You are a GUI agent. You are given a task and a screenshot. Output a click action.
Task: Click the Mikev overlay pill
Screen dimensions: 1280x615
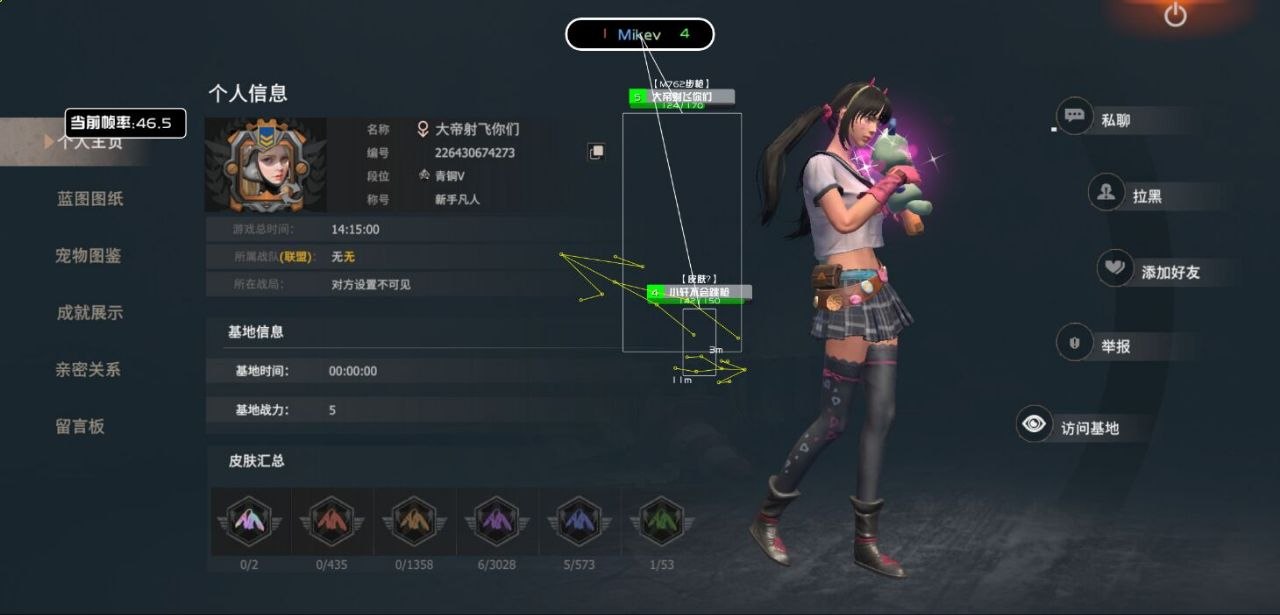[640, 34]
